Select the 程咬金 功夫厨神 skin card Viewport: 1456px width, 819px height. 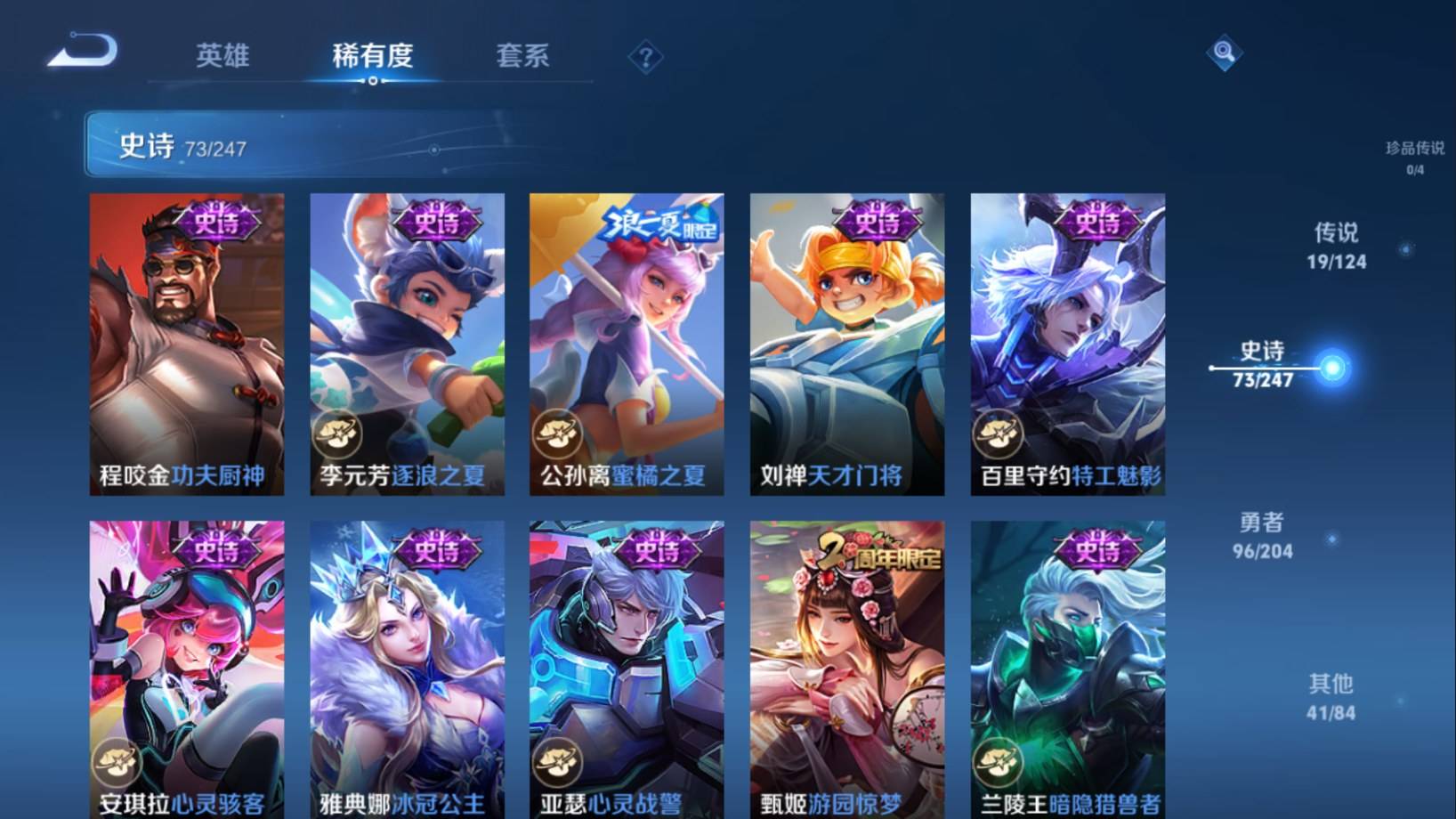click(x=187, y=345)
